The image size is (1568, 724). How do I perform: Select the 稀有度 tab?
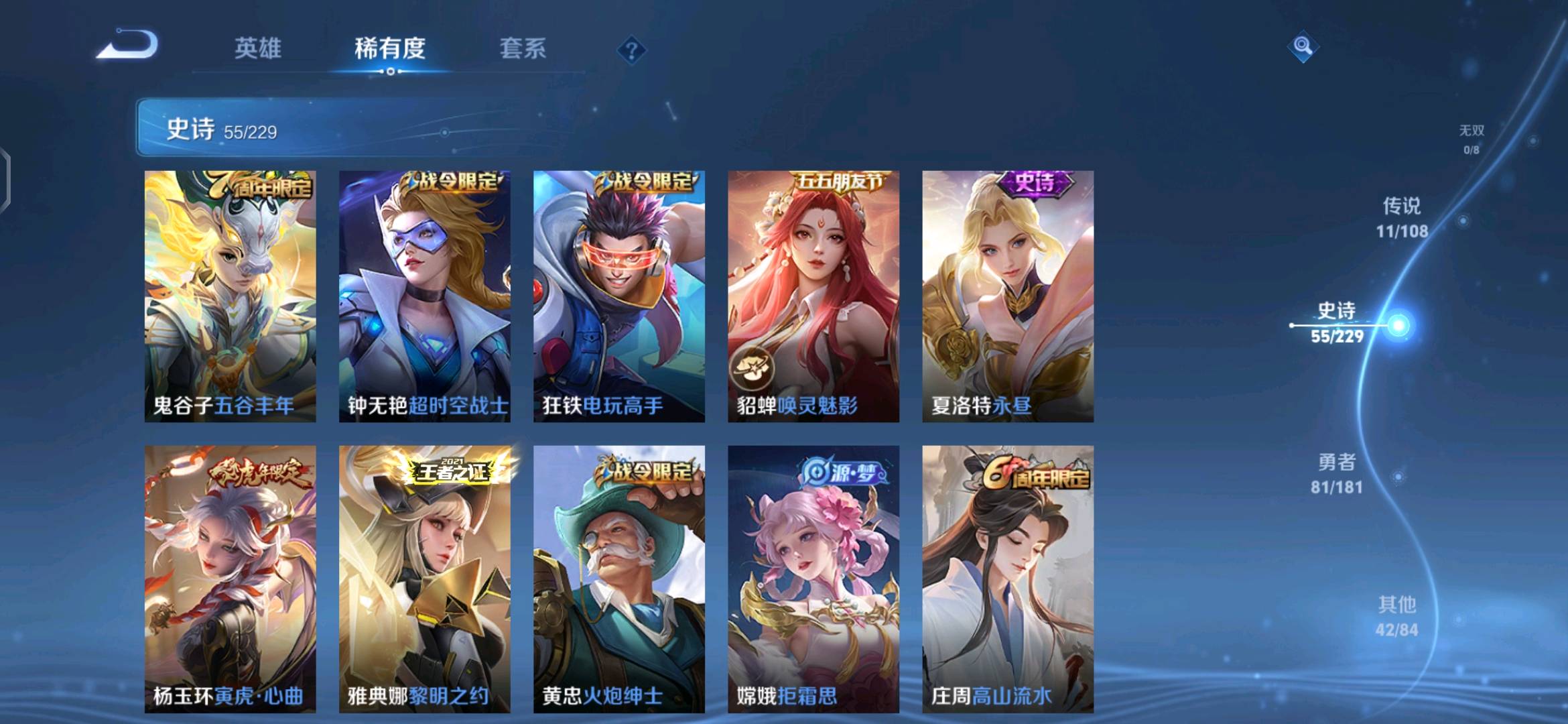(x=390, y=48)
